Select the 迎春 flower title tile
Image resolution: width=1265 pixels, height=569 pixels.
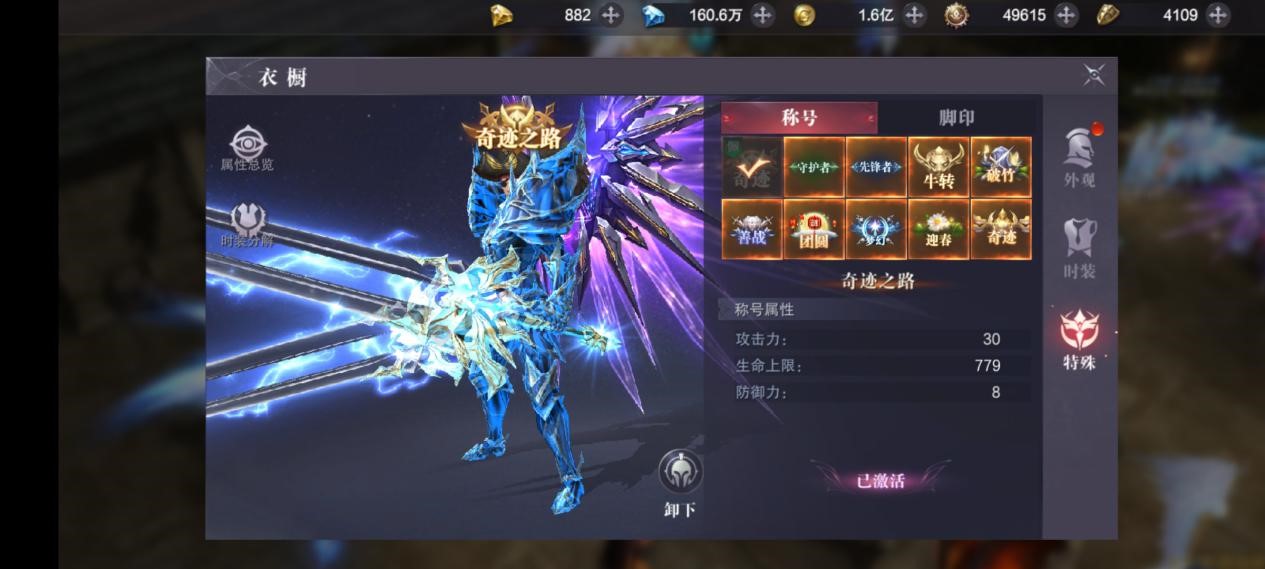click(938, 229)
